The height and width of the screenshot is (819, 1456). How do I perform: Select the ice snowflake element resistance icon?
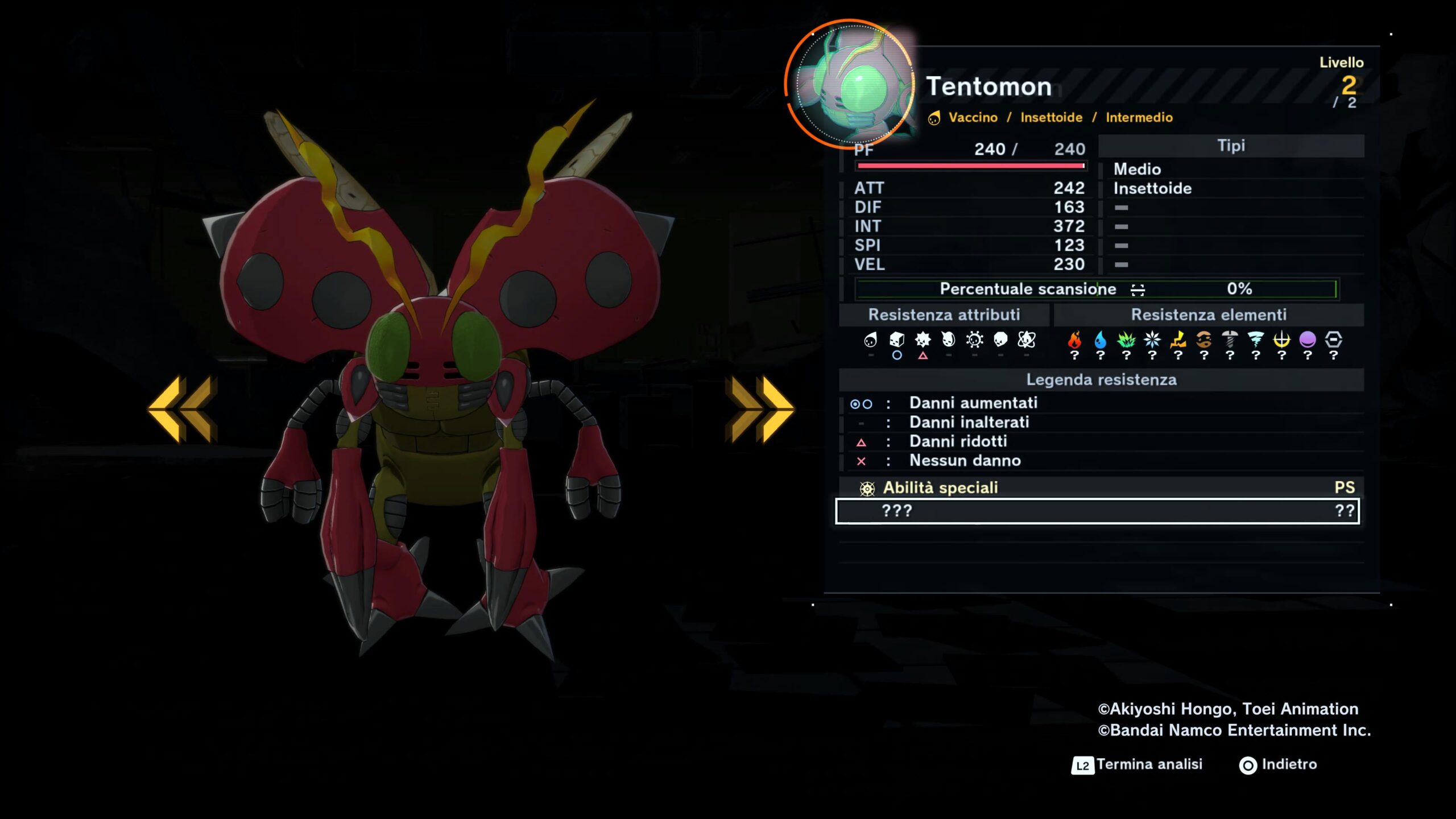tap(1152, 340)
